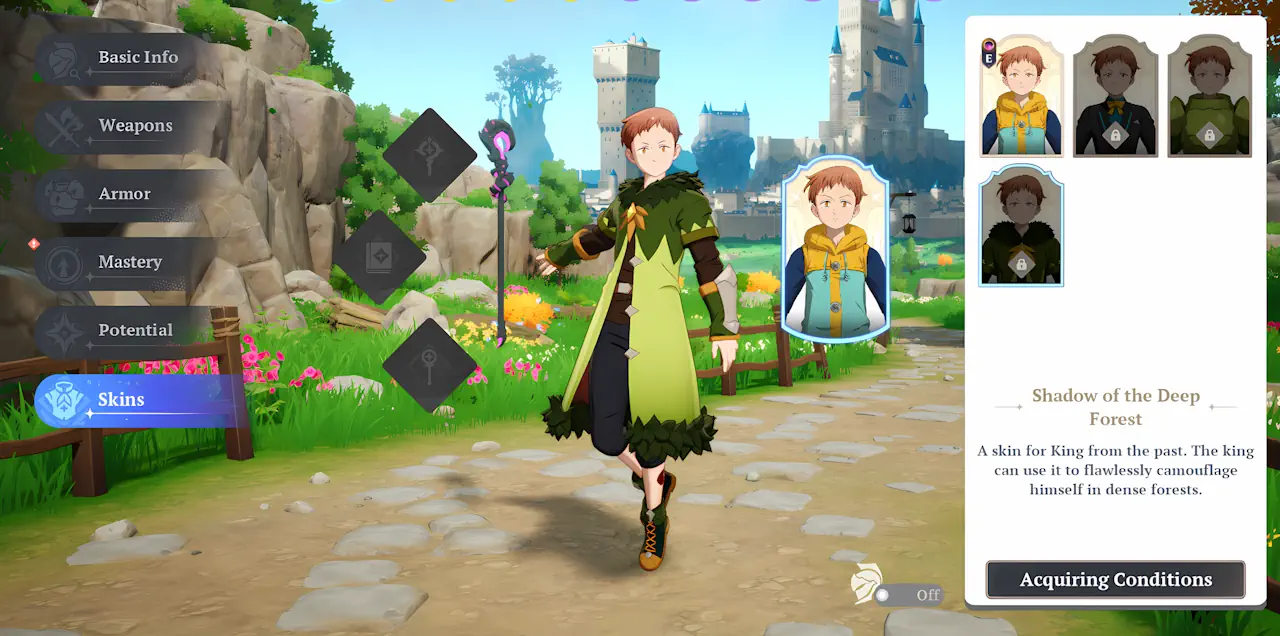
Task: Choose the equipped yellow hoodie skin thumbnail
Action: pyautogui.click(x=1021, y=97)
